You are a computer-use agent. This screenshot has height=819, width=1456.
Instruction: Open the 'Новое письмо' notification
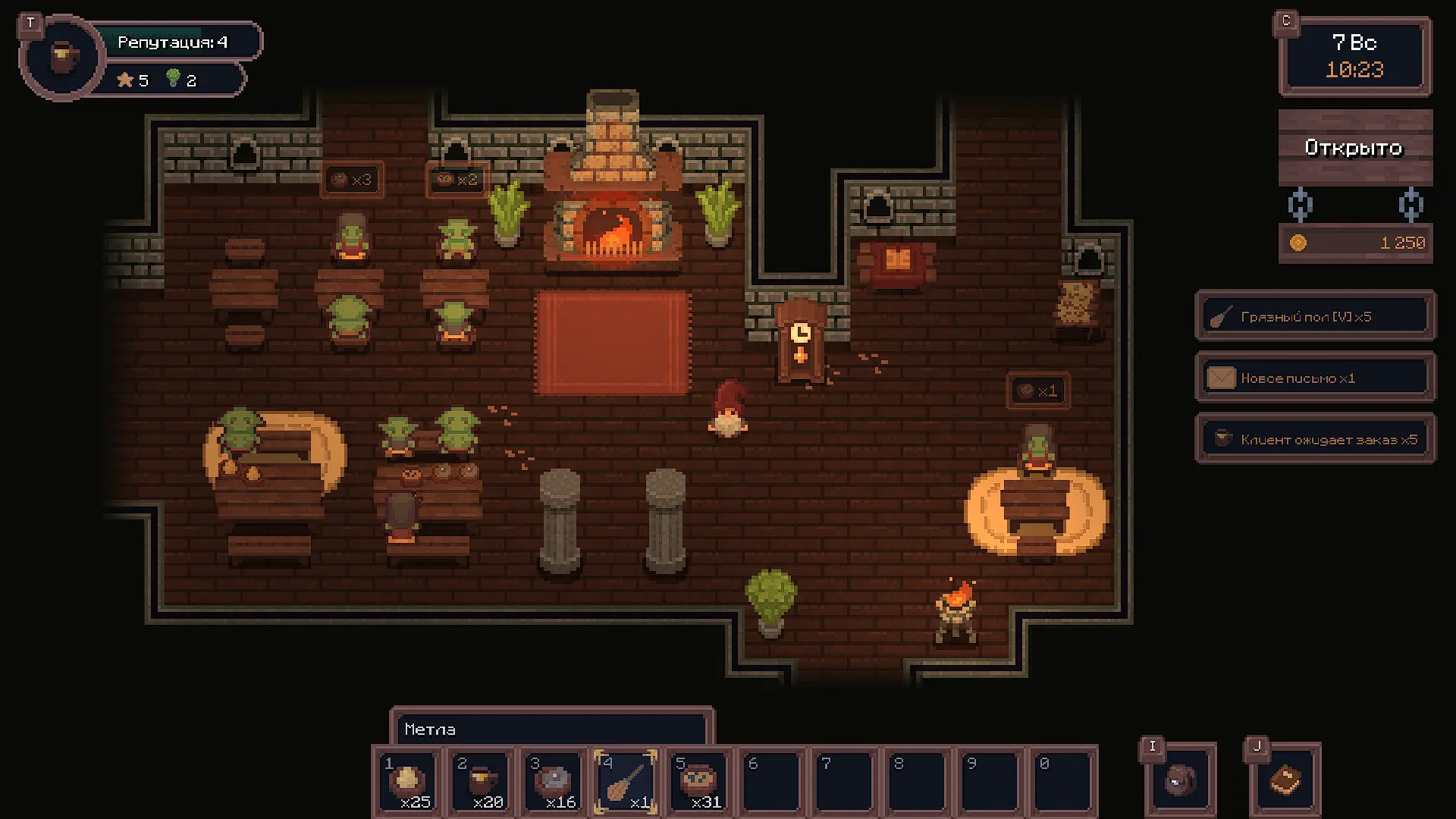tap(1315, 378)
